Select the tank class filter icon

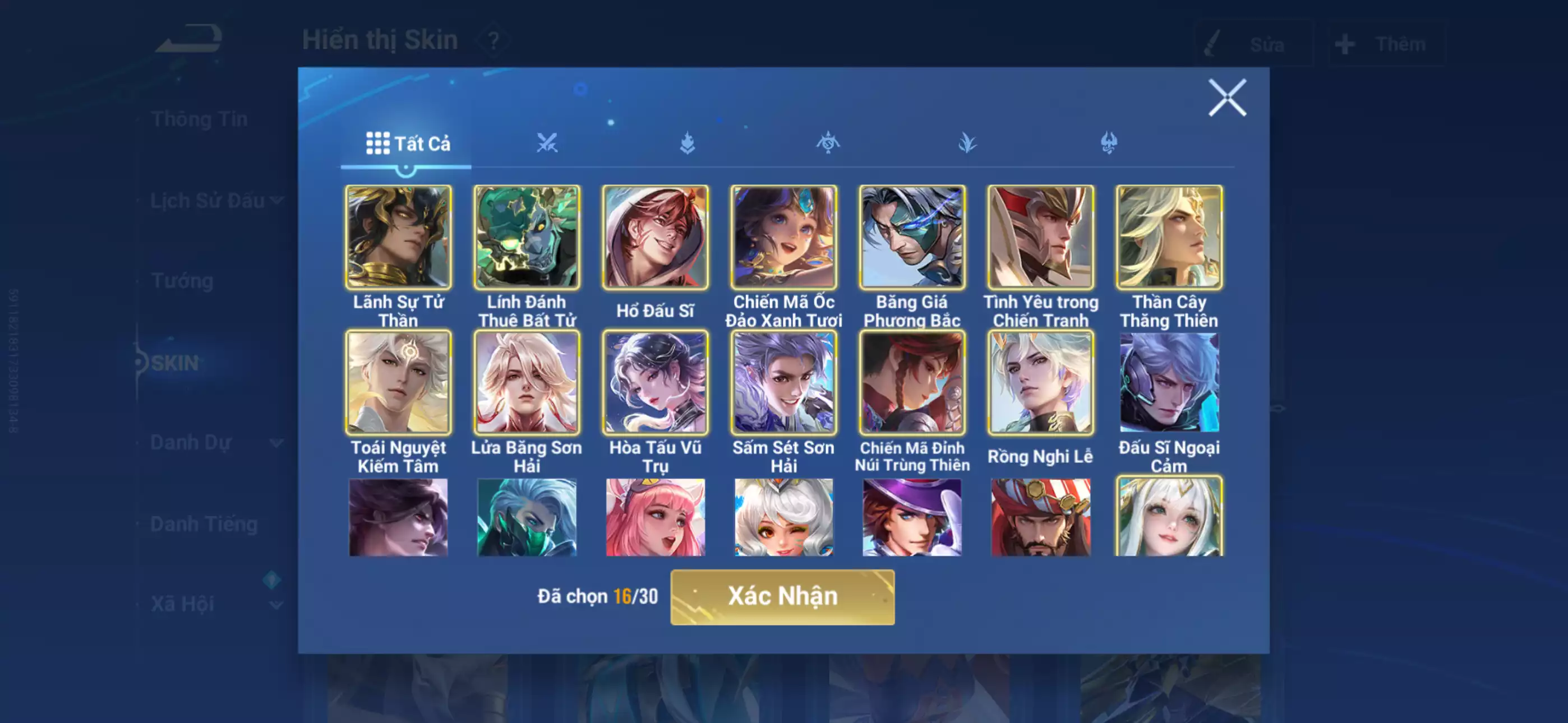688,143
